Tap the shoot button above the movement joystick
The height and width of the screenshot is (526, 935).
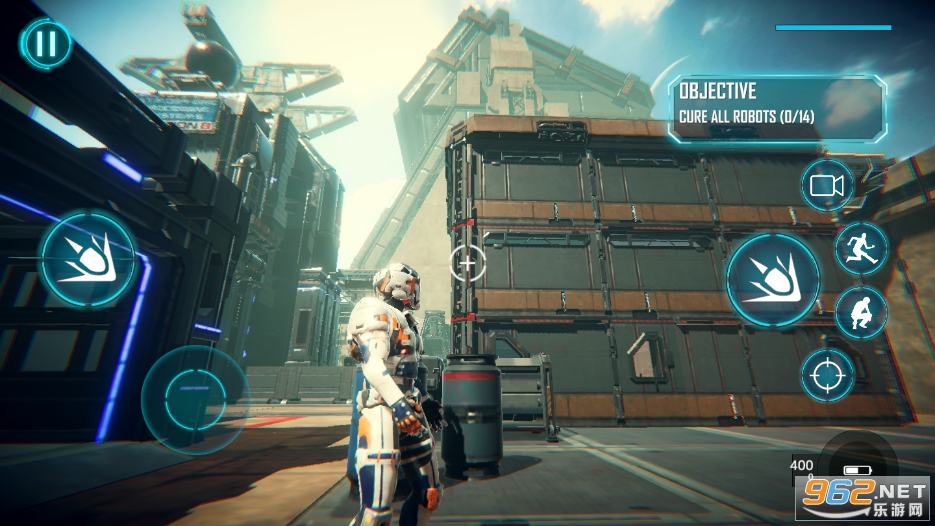coord(87,260)
